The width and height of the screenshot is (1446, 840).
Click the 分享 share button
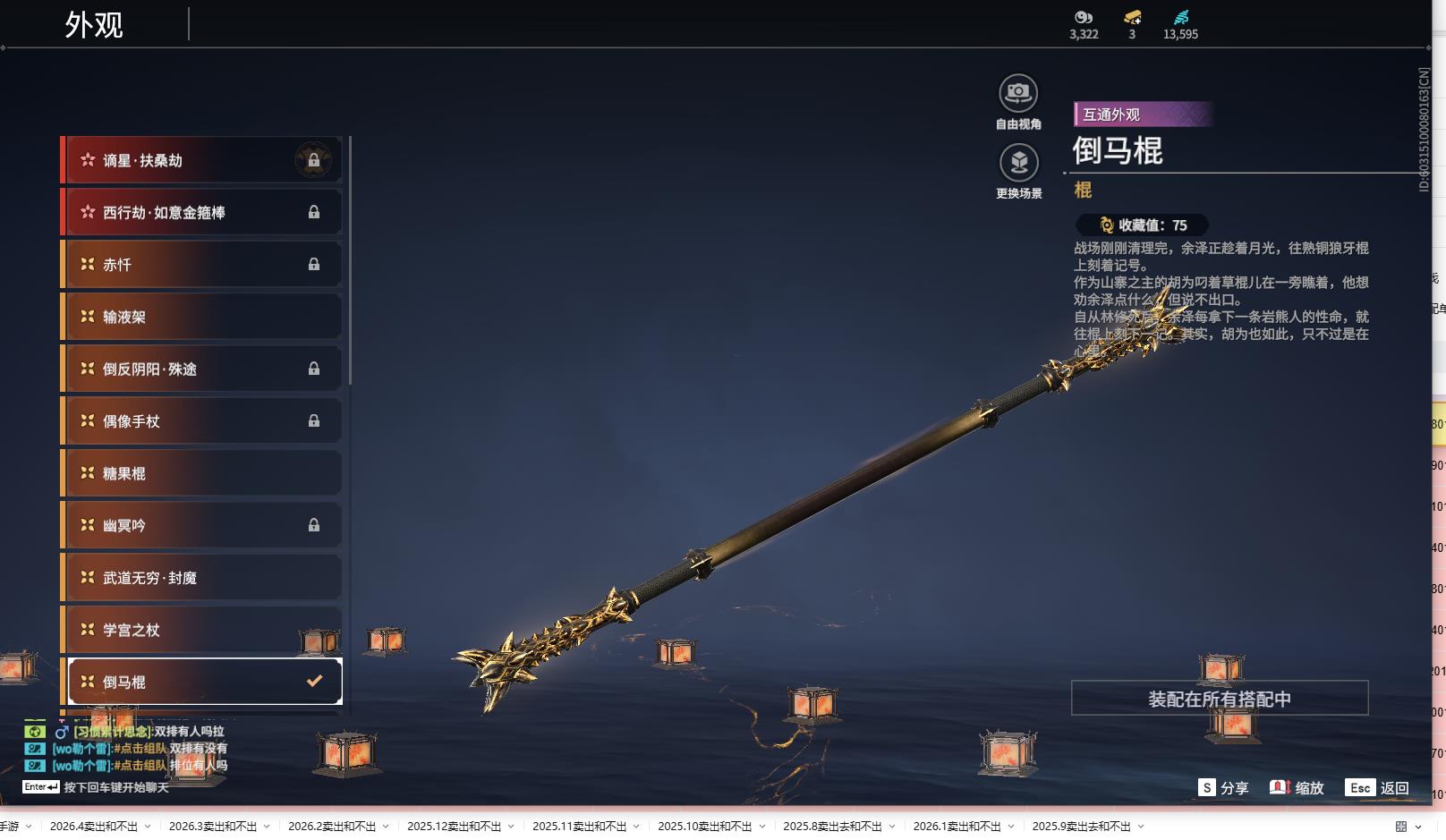pyautogui.click(x=1223, y=788)
